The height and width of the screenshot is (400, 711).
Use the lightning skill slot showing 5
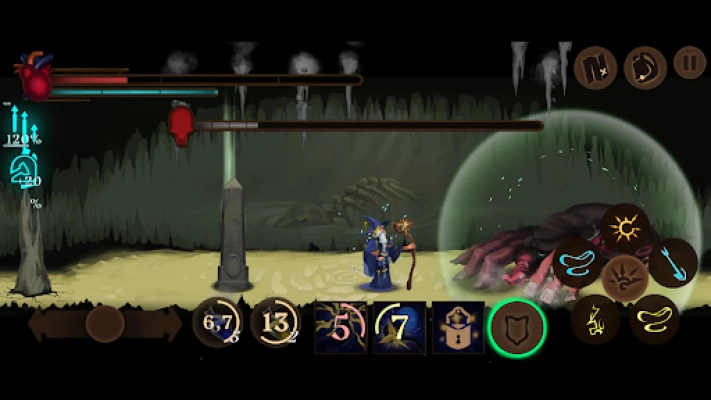(340, 327)
